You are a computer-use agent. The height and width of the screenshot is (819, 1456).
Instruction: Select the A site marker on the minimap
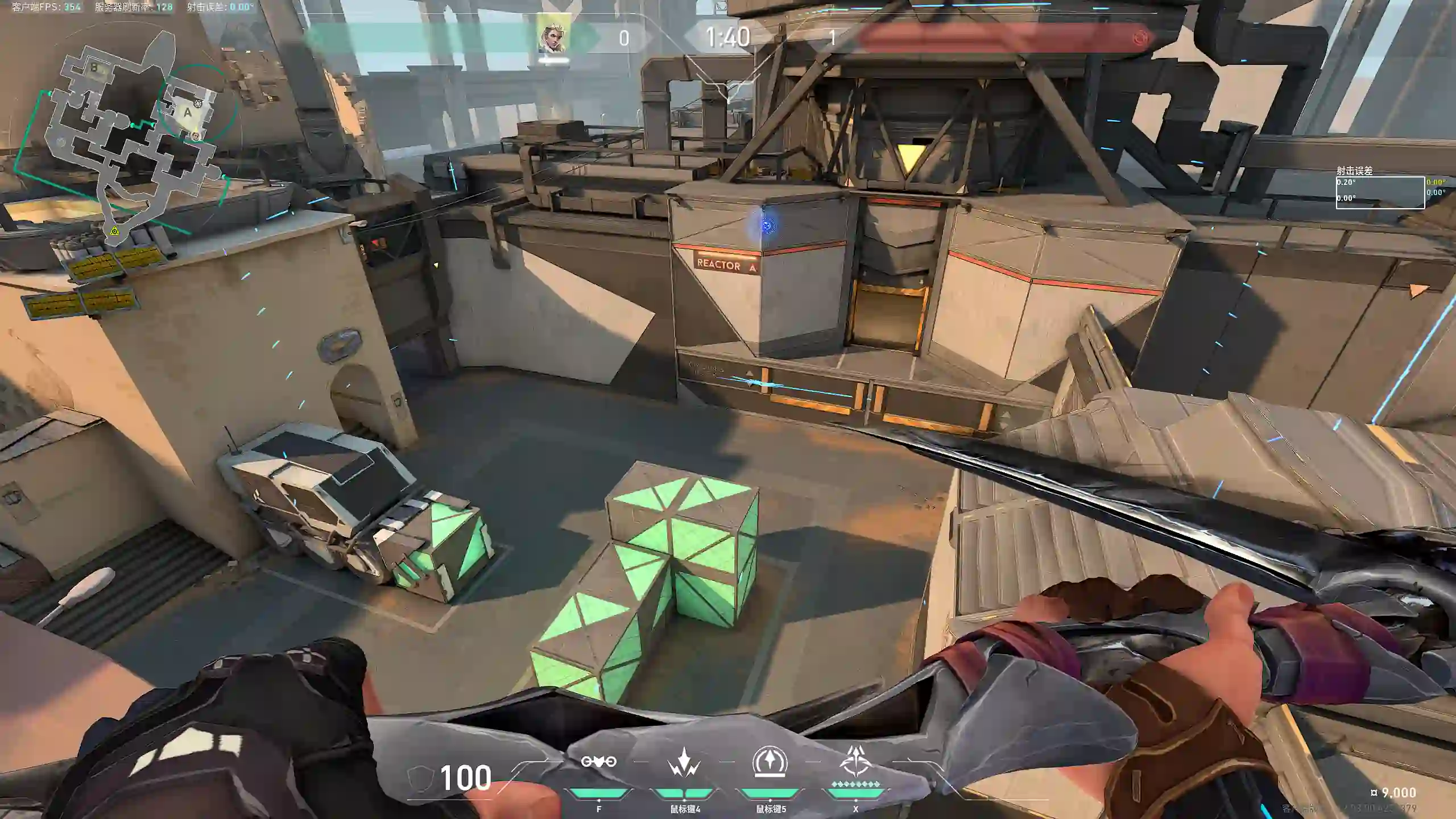pyautogui.click(x=188, y=113)
